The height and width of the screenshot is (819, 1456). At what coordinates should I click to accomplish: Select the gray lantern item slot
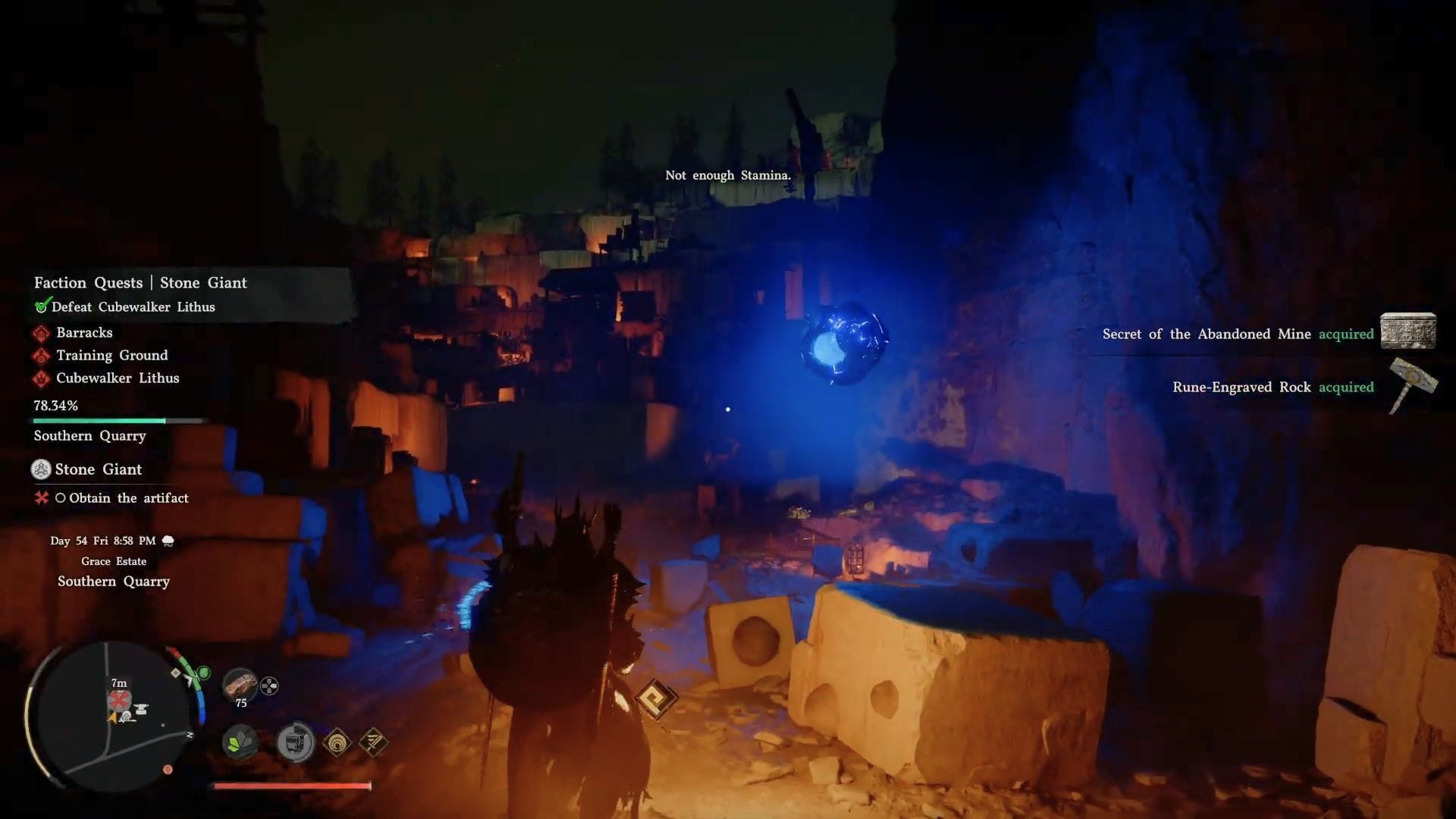295,742
